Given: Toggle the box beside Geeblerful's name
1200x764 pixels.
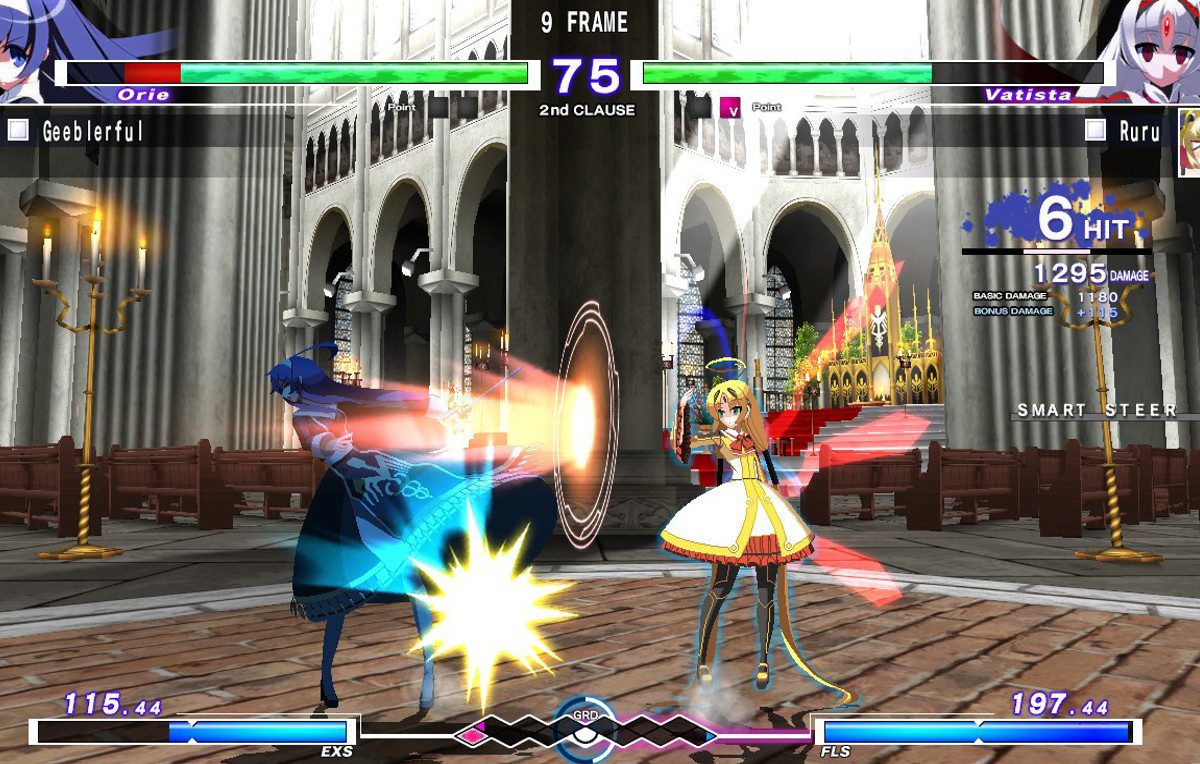Looking at the screenshot, I should coord(19,130).
